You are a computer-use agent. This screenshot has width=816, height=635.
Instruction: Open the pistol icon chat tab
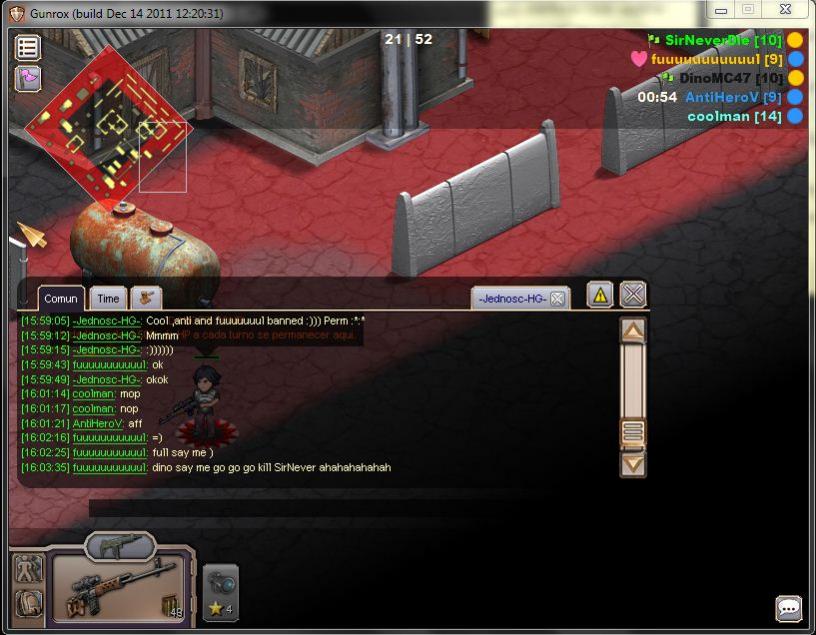pyautogui.click(x=146, y=298)
